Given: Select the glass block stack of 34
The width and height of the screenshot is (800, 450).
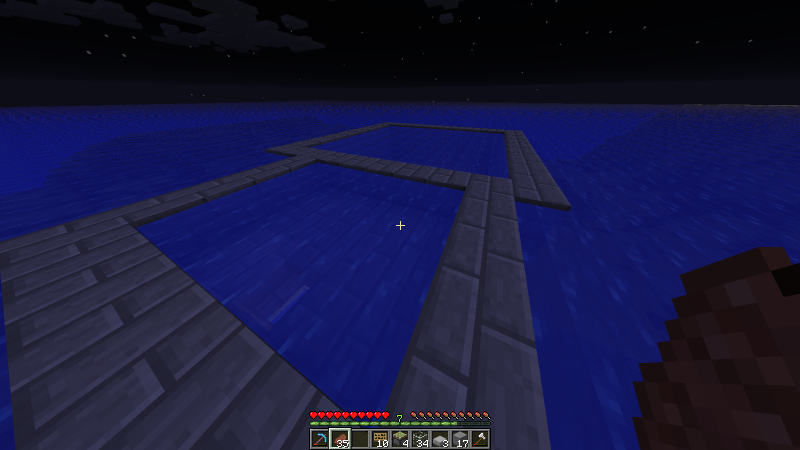Looking at the screenshot, I should pos(420,438).
